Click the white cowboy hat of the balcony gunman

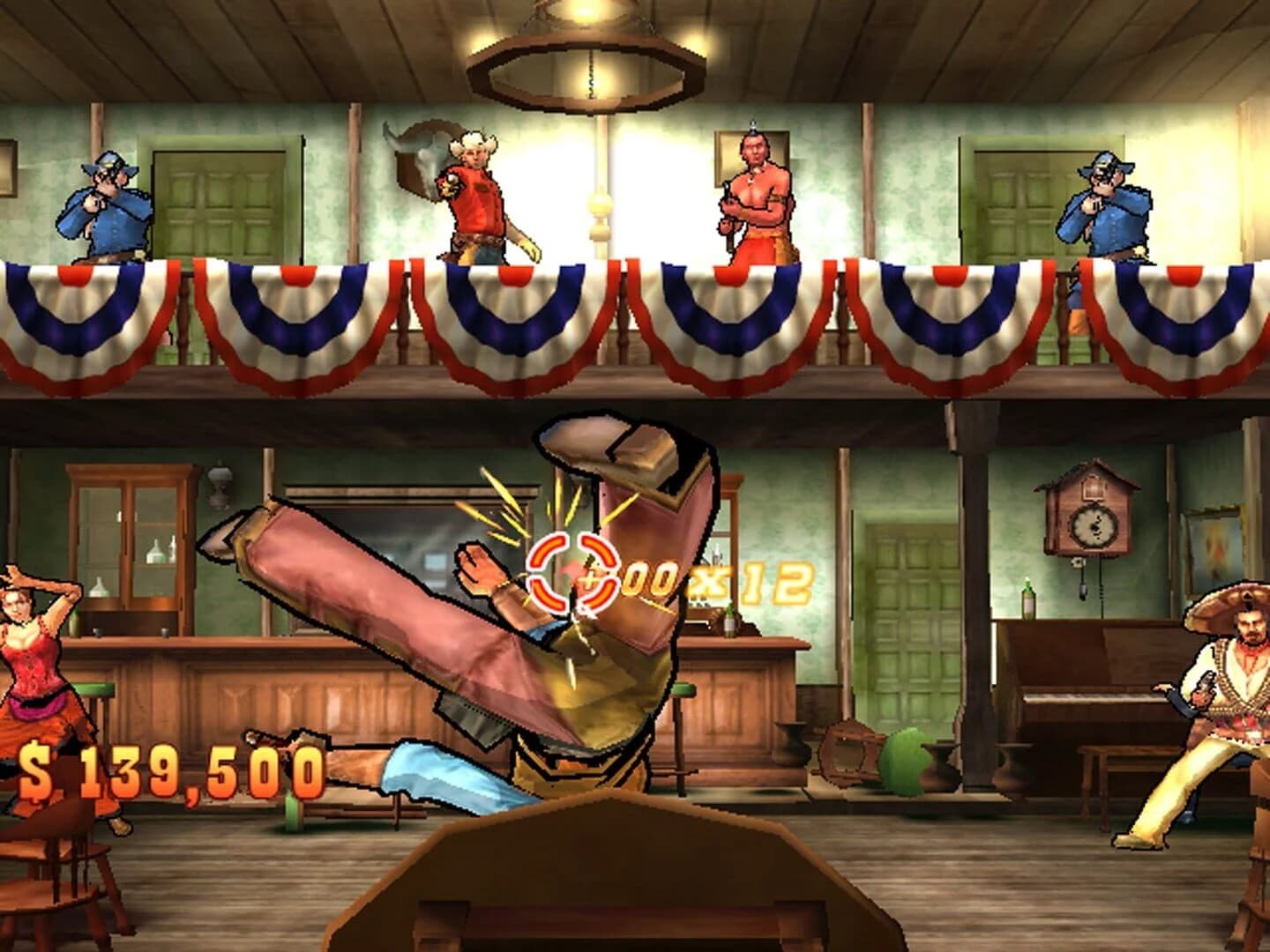(474, 141)
